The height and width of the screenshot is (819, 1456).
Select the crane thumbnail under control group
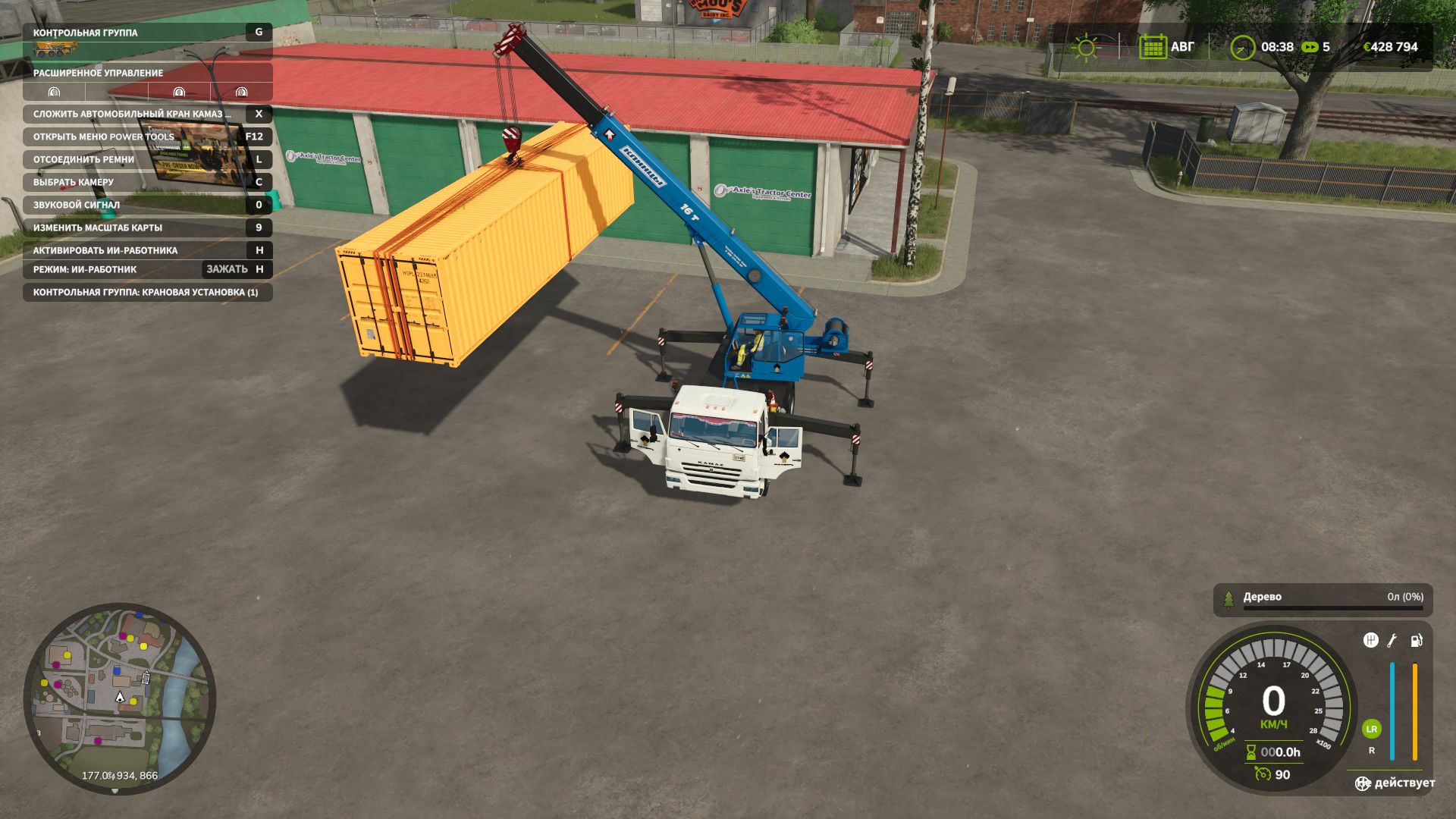55,49
